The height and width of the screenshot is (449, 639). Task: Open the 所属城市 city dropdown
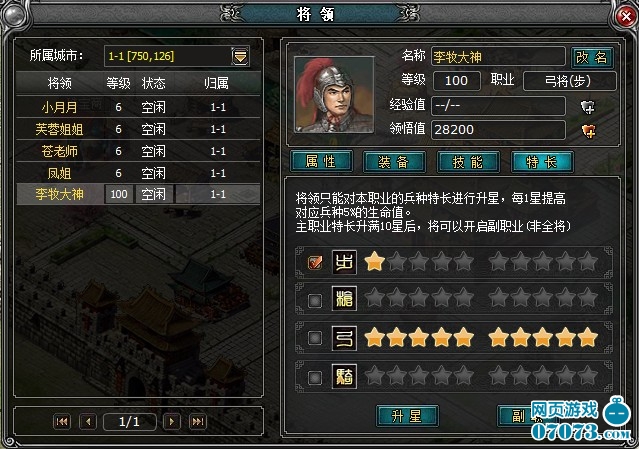[240, 56]
